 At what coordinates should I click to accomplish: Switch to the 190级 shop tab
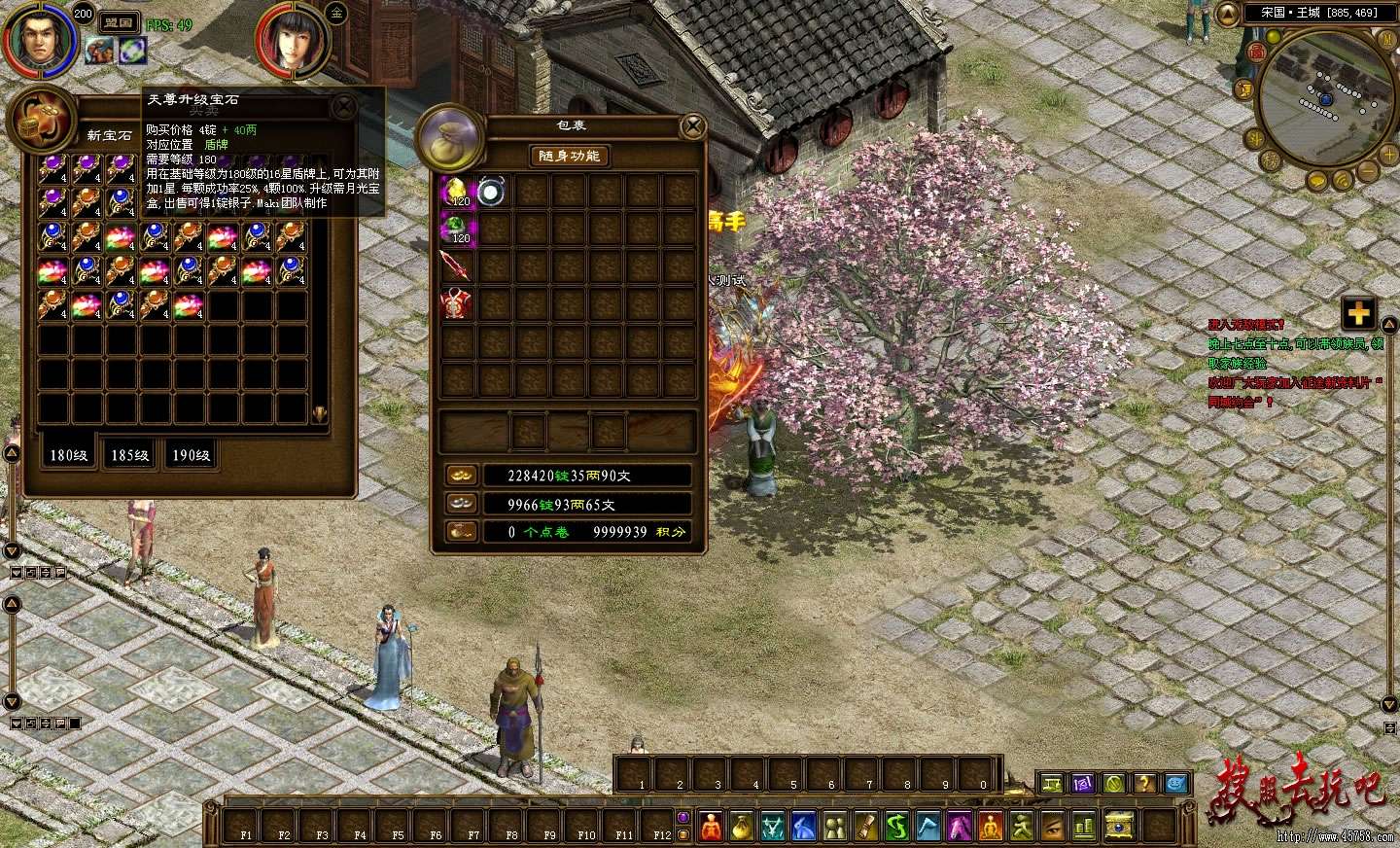coord(191,455)
